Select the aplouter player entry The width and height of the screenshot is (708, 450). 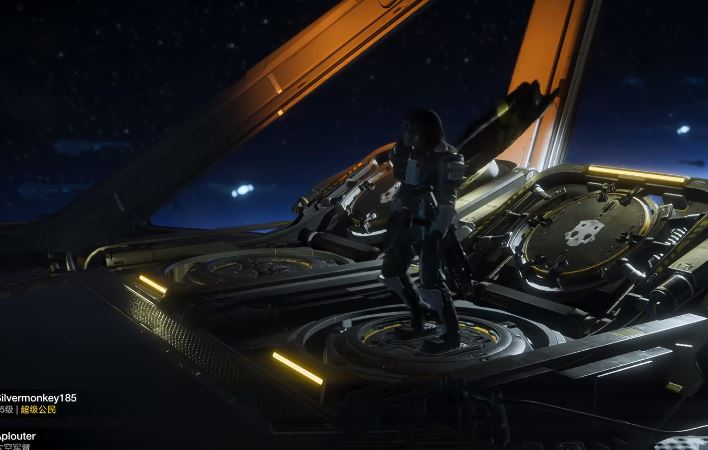18,437
